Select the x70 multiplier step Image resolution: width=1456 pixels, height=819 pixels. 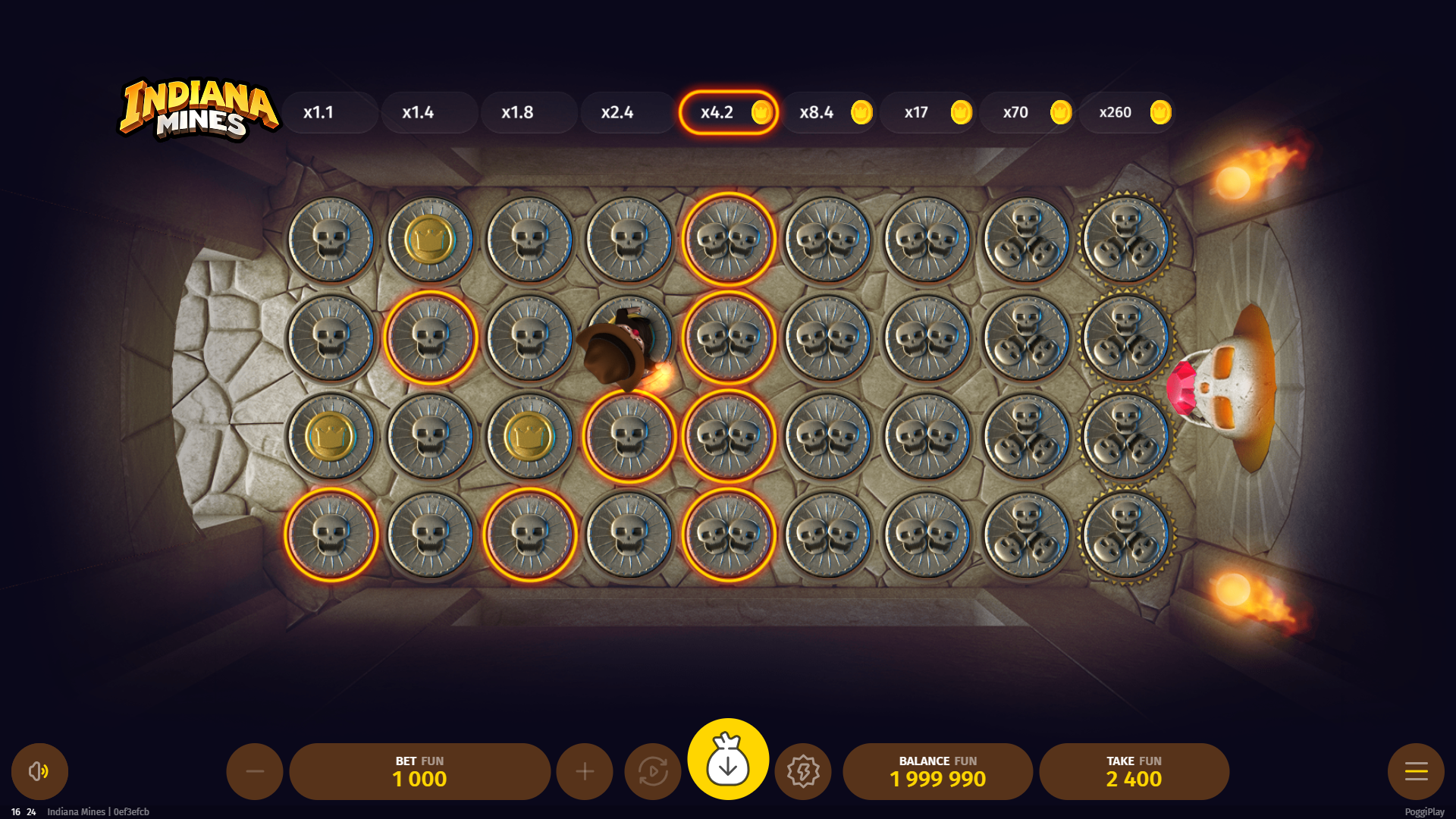coord(1027,112)
